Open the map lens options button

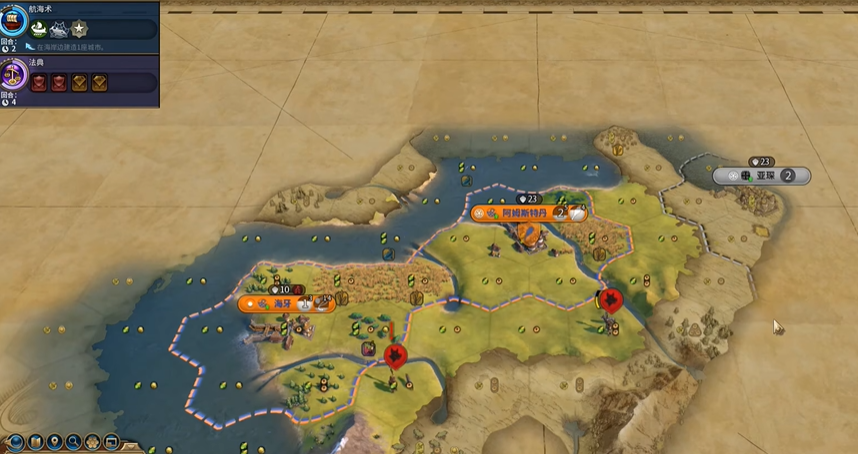point(36,442)
